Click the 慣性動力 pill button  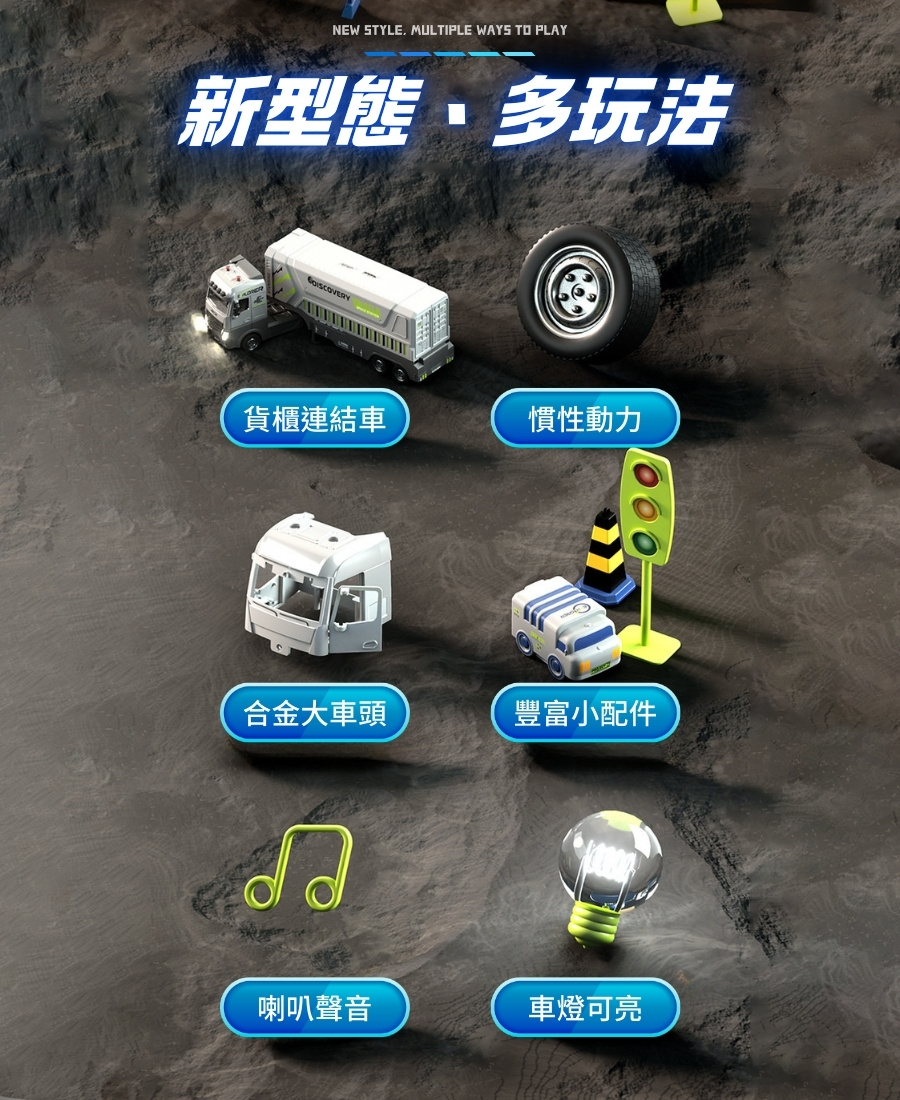[x=585, y=418]
